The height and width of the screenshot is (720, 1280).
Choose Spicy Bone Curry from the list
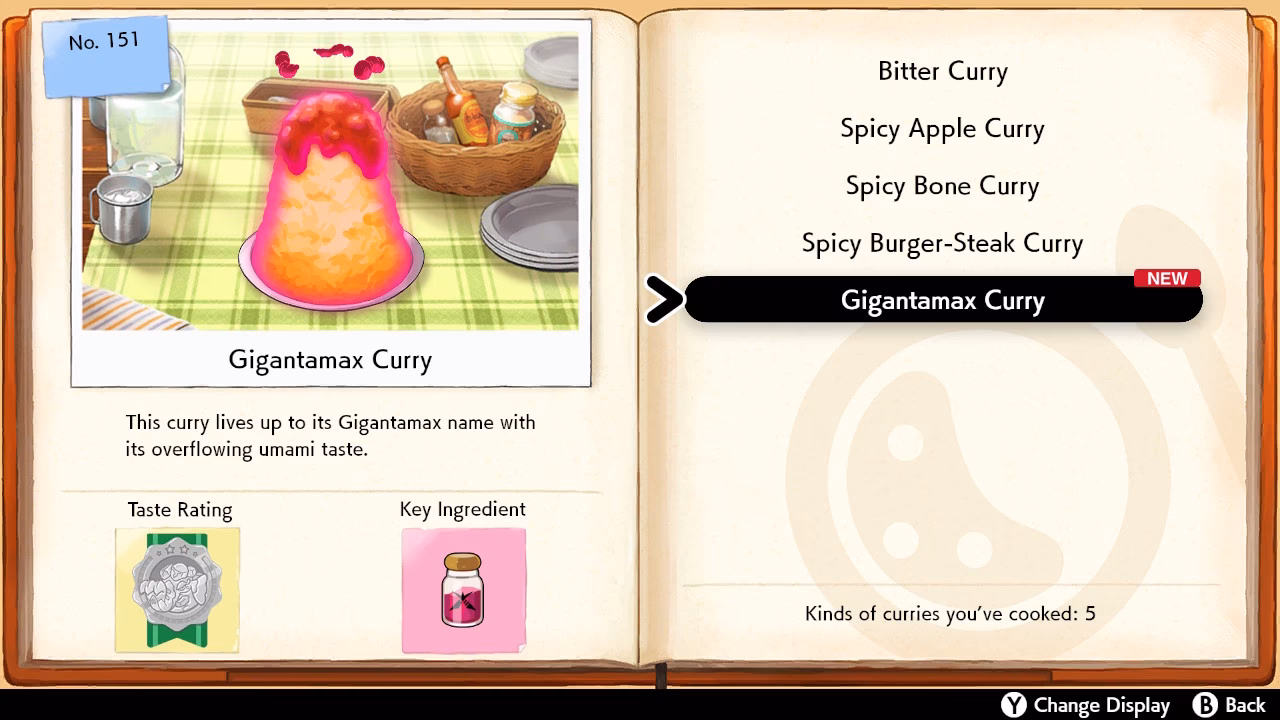(x=941, y=186)
